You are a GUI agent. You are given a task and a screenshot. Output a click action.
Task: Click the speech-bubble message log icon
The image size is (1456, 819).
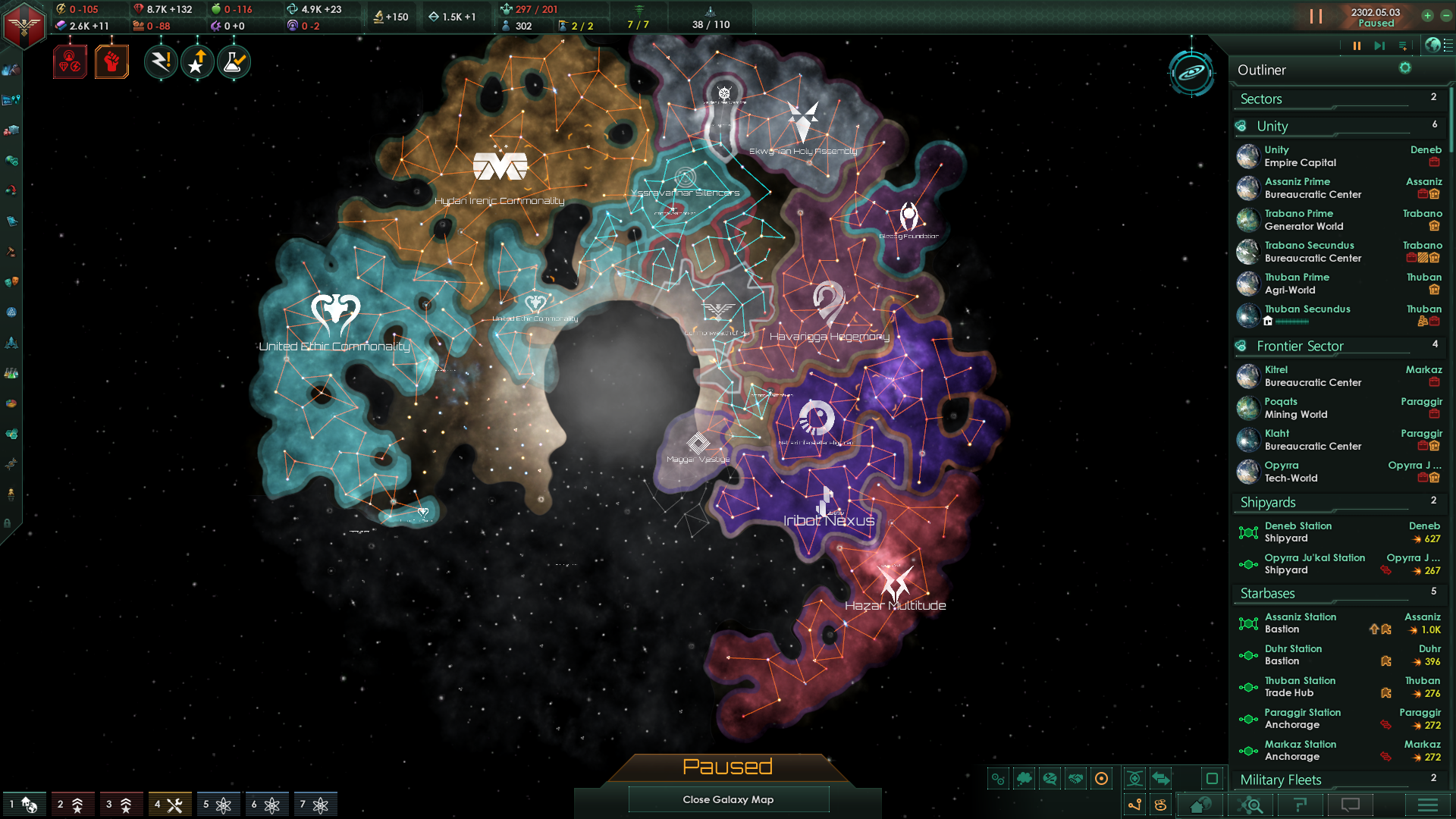point(1350,805)
